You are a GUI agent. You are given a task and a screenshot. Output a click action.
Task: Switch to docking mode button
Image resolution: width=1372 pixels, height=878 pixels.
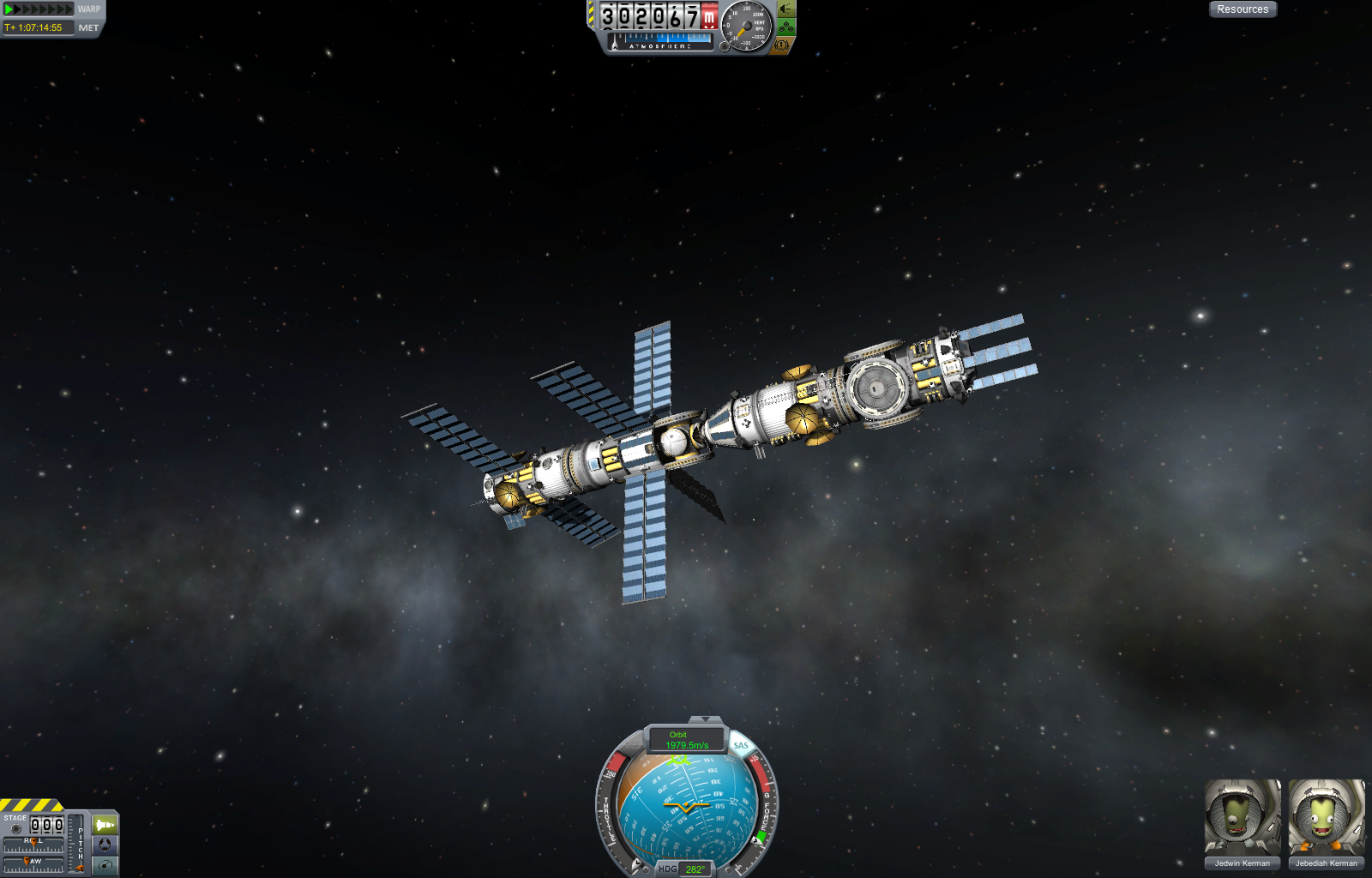click(x=105, y=845)
